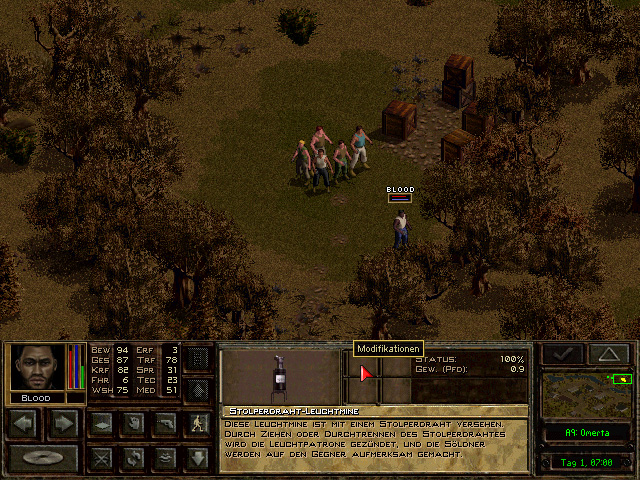Toggle the walking figure movement button
This screenshot has height=480, width=640.
[x=197, y=424]
